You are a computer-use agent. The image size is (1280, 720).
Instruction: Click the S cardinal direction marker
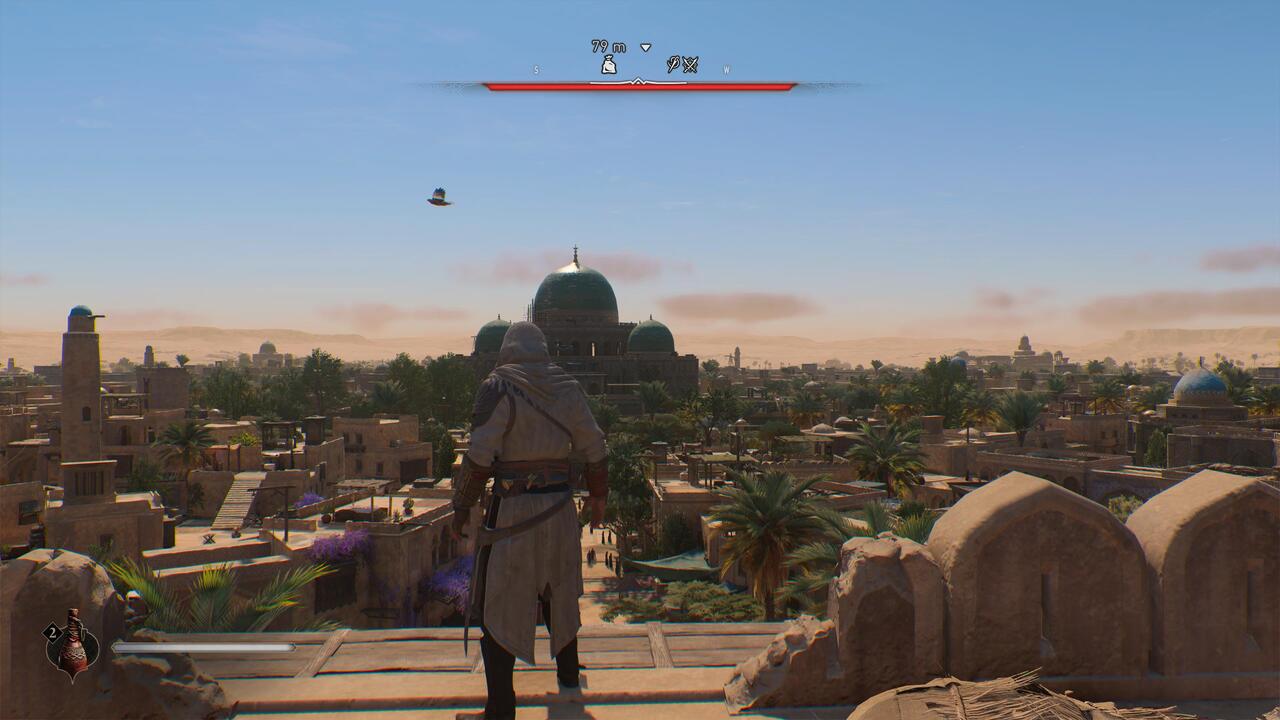click(536, 69)
